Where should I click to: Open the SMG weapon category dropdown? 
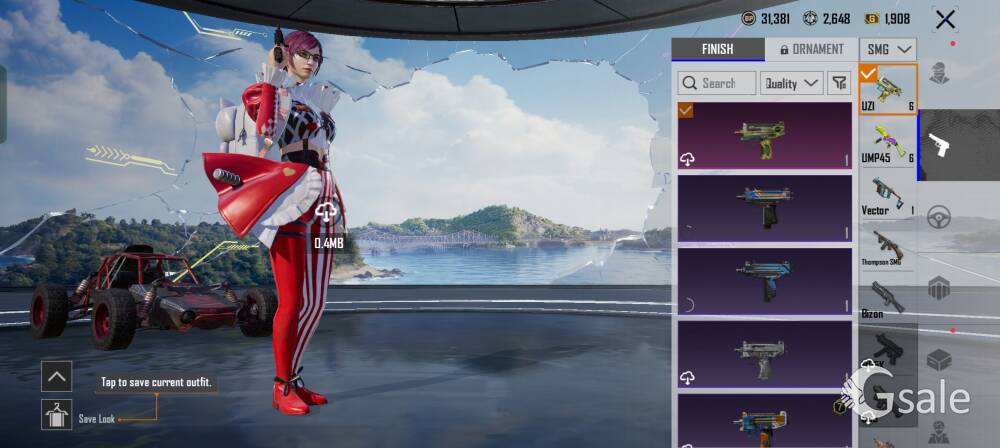(889, 49)
